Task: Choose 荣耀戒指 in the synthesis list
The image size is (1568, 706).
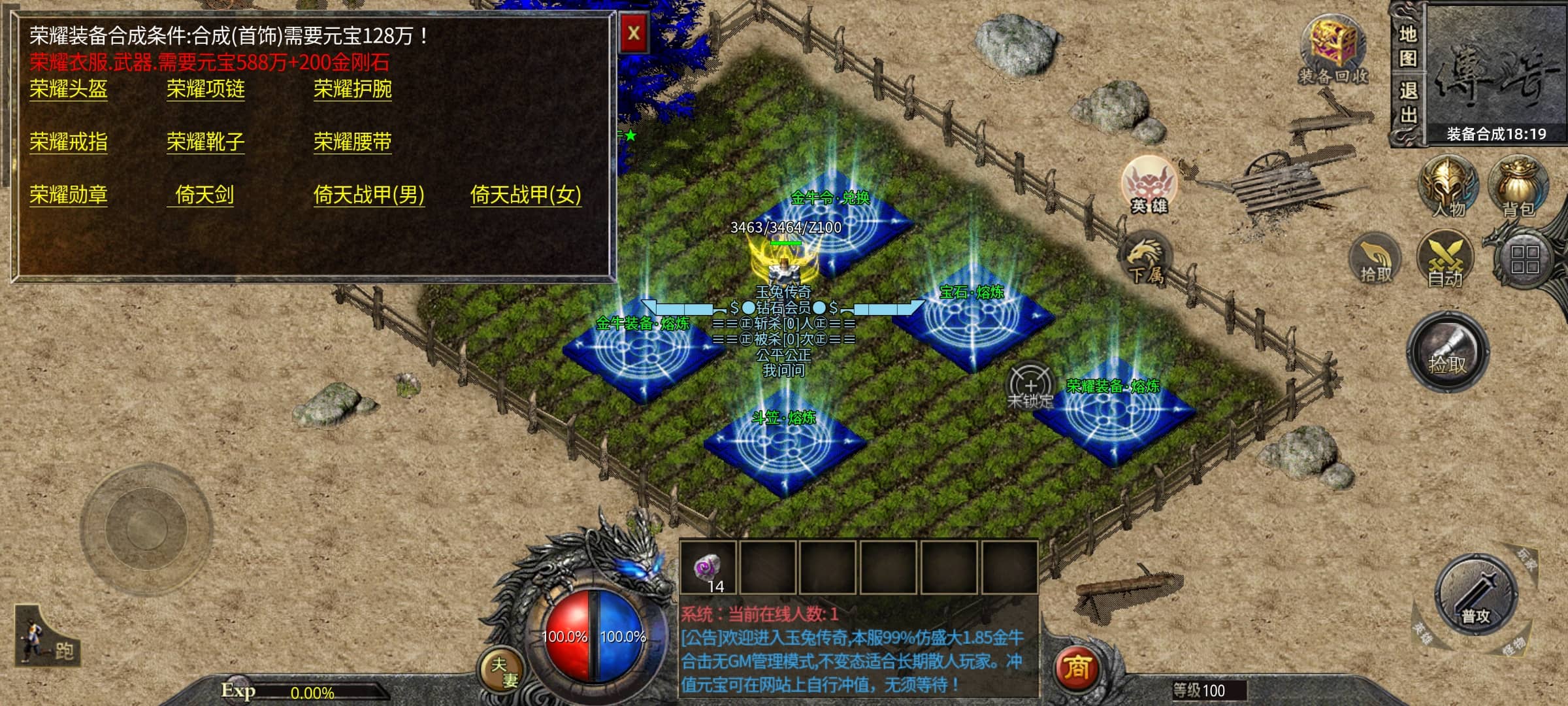Action: [x=69, y=142]
